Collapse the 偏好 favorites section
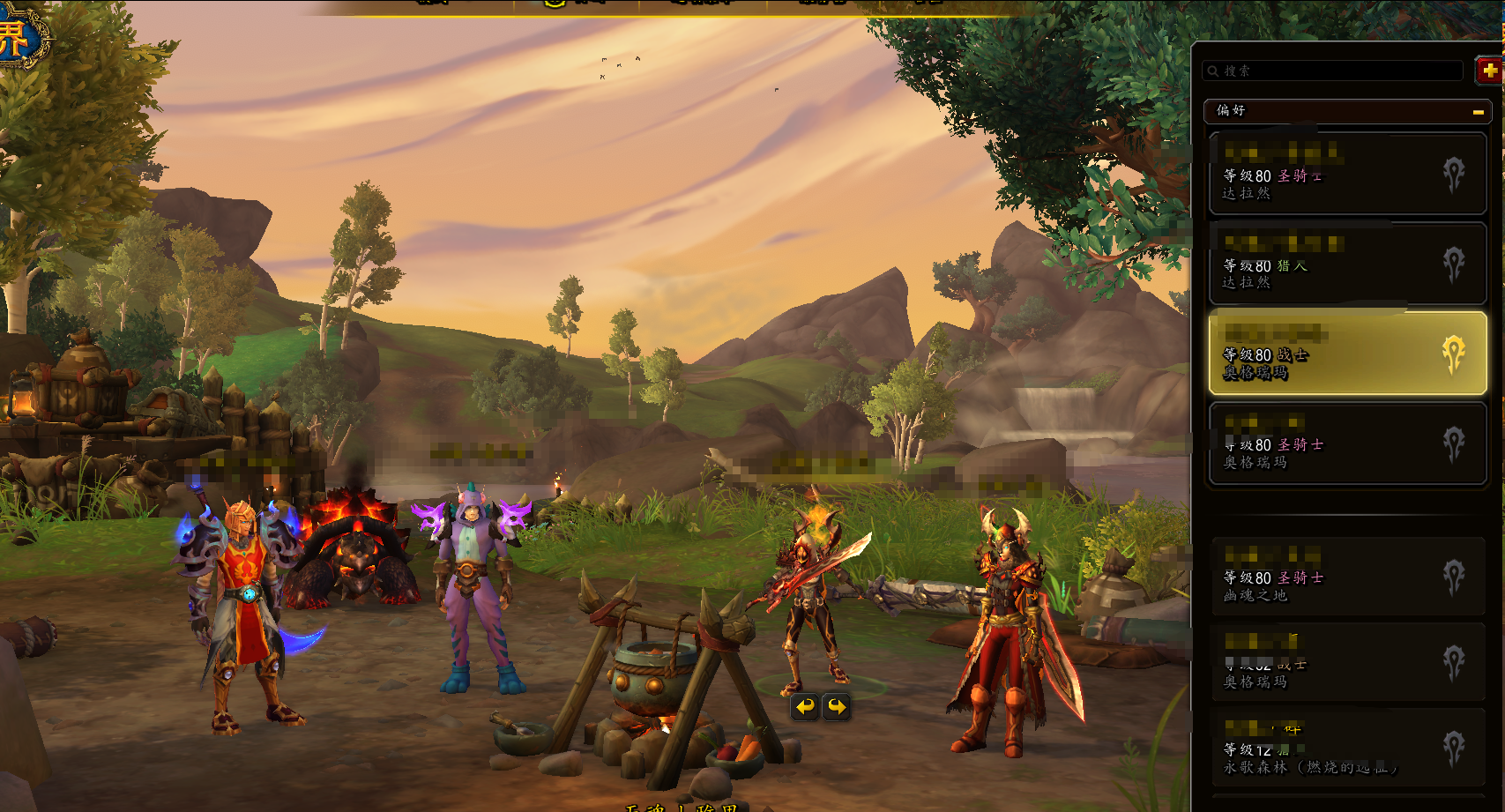The height and width of the screenshot is (812, 1505). pyautogui.click(x=1478, y=112)
